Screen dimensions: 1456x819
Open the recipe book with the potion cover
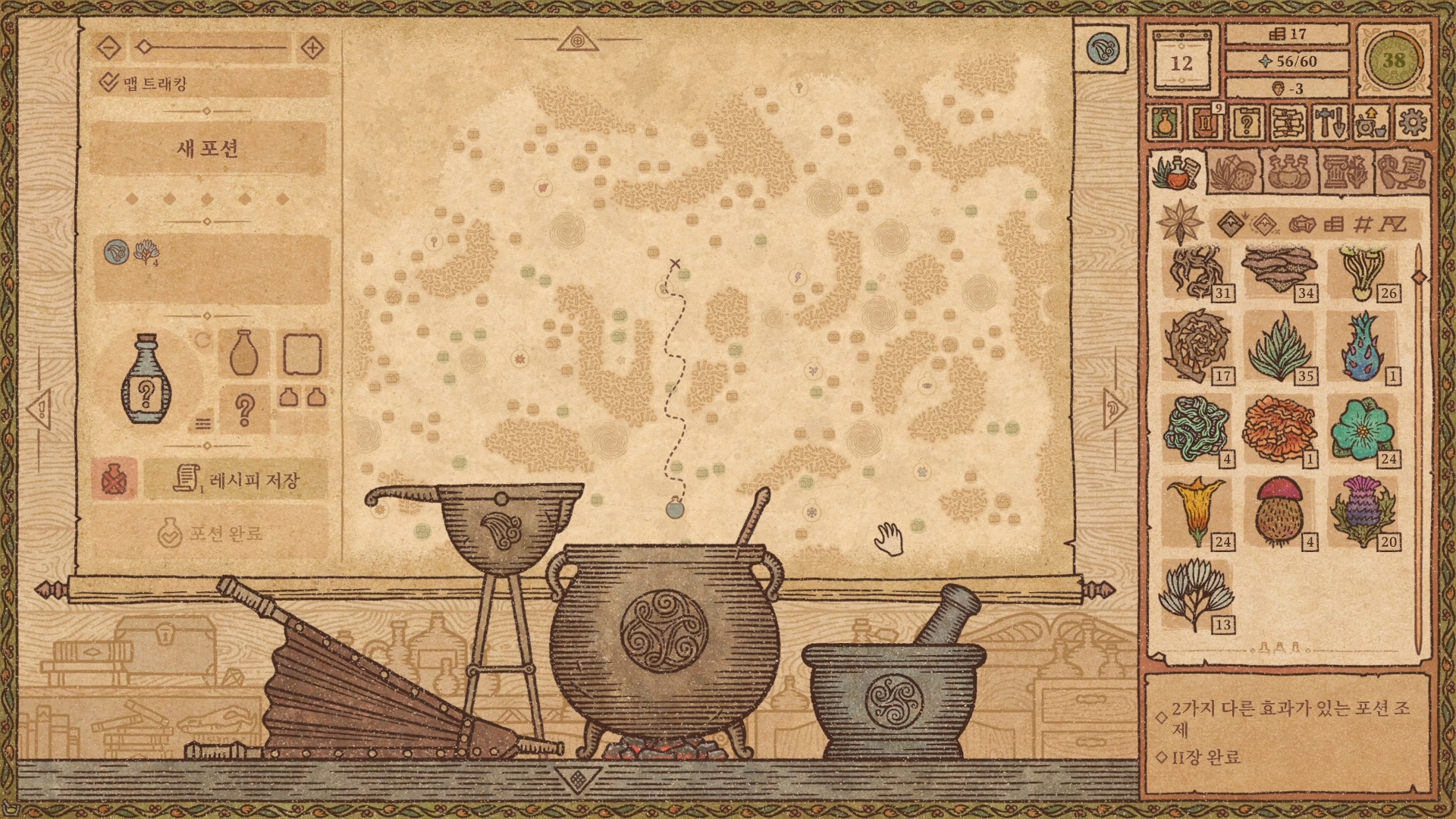(1164, 123)
